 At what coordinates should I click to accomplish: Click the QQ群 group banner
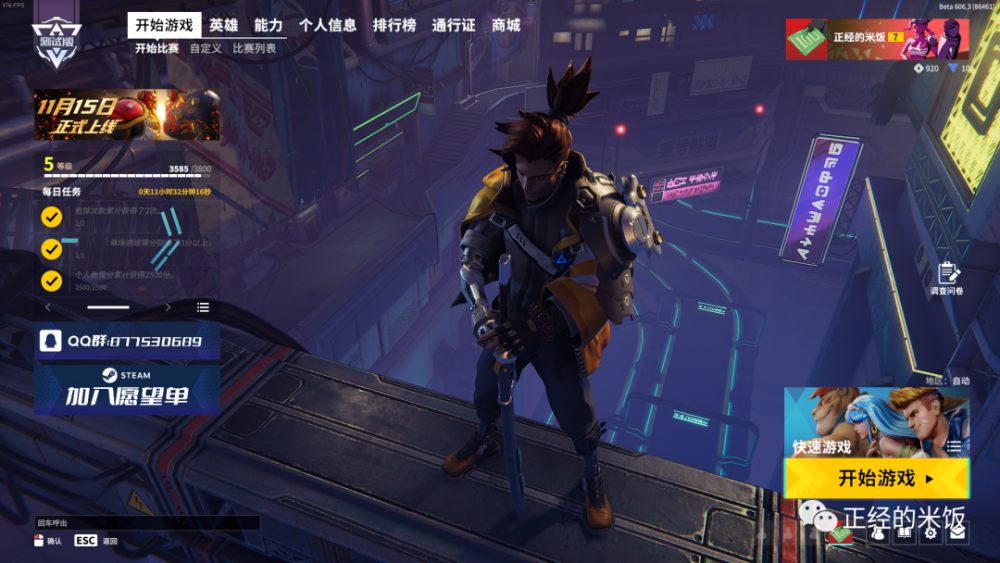(x=127, y=341)
